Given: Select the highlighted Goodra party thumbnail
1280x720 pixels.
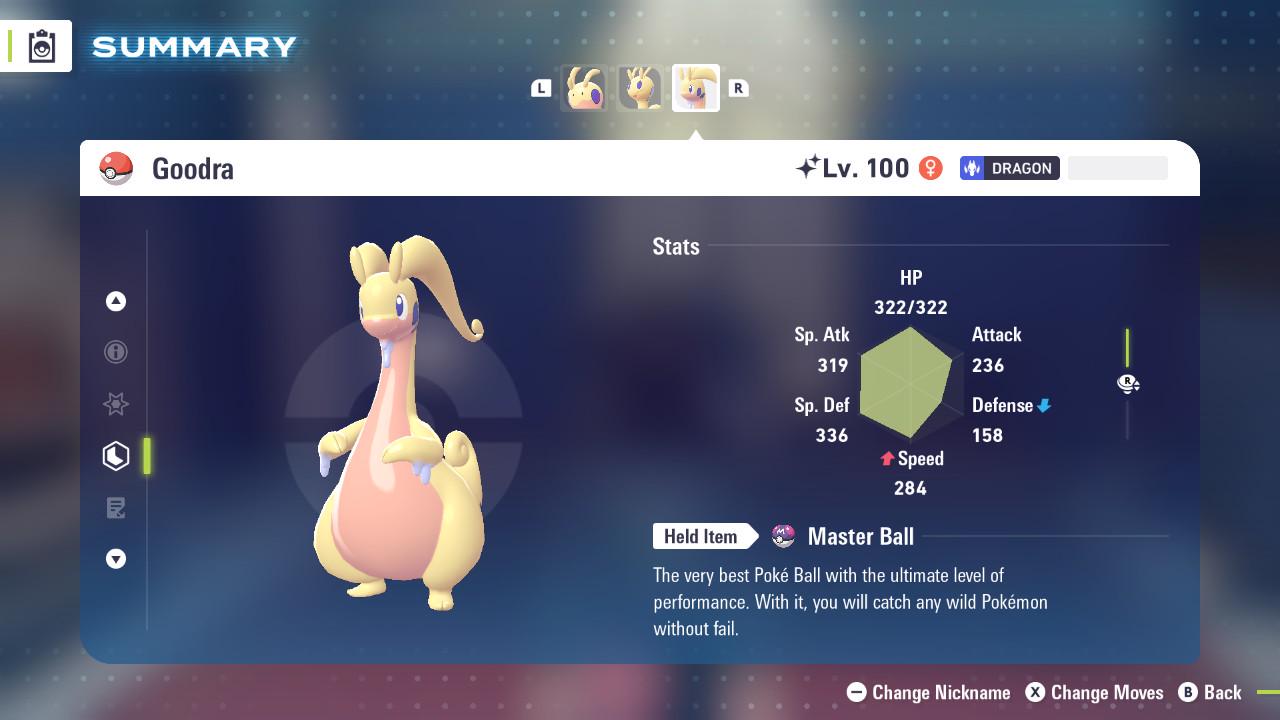Looking at the screenshot, I should [x=696, y=88].
